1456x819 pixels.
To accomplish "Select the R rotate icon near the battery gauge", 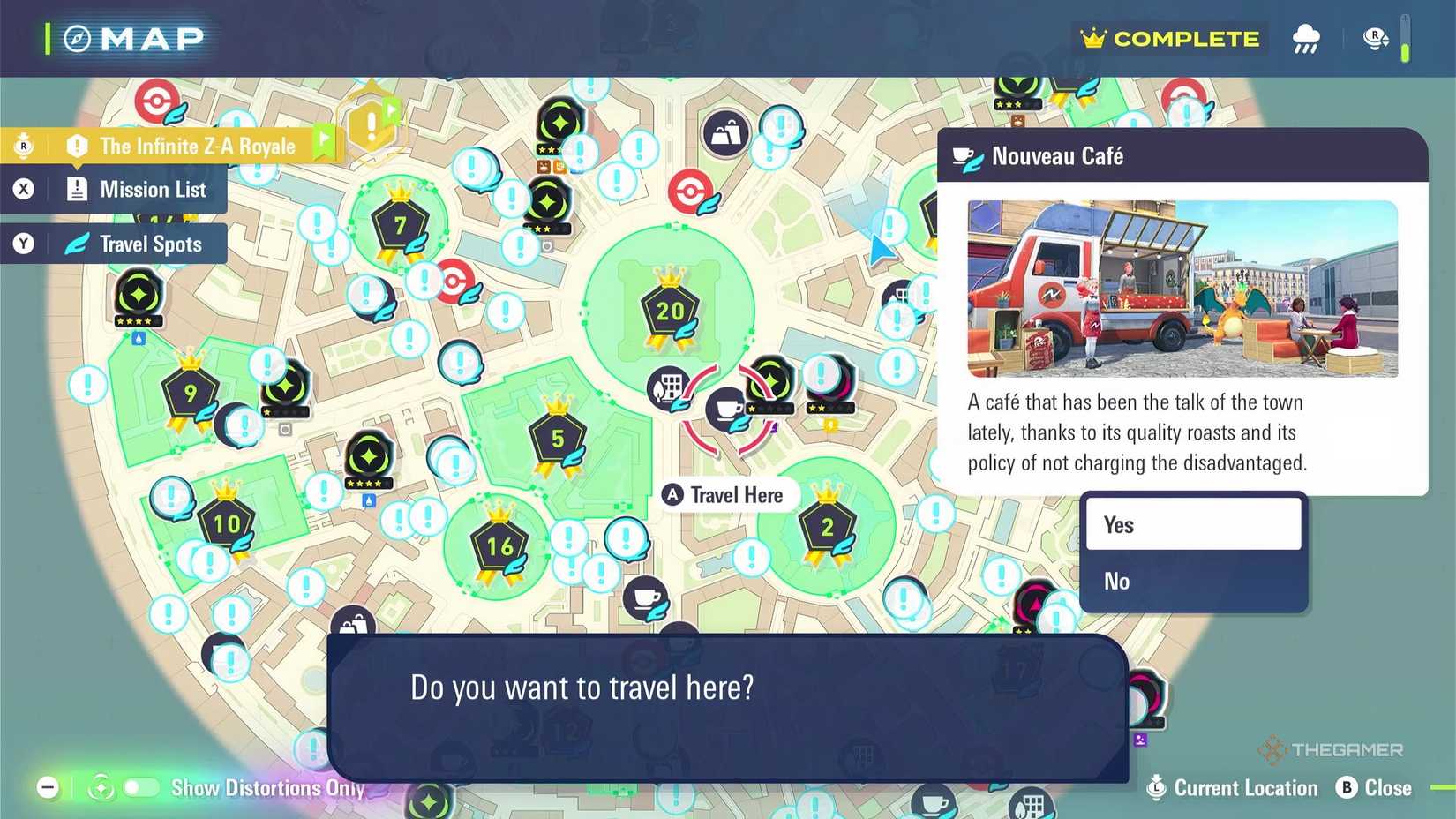I will [1374, 38].
